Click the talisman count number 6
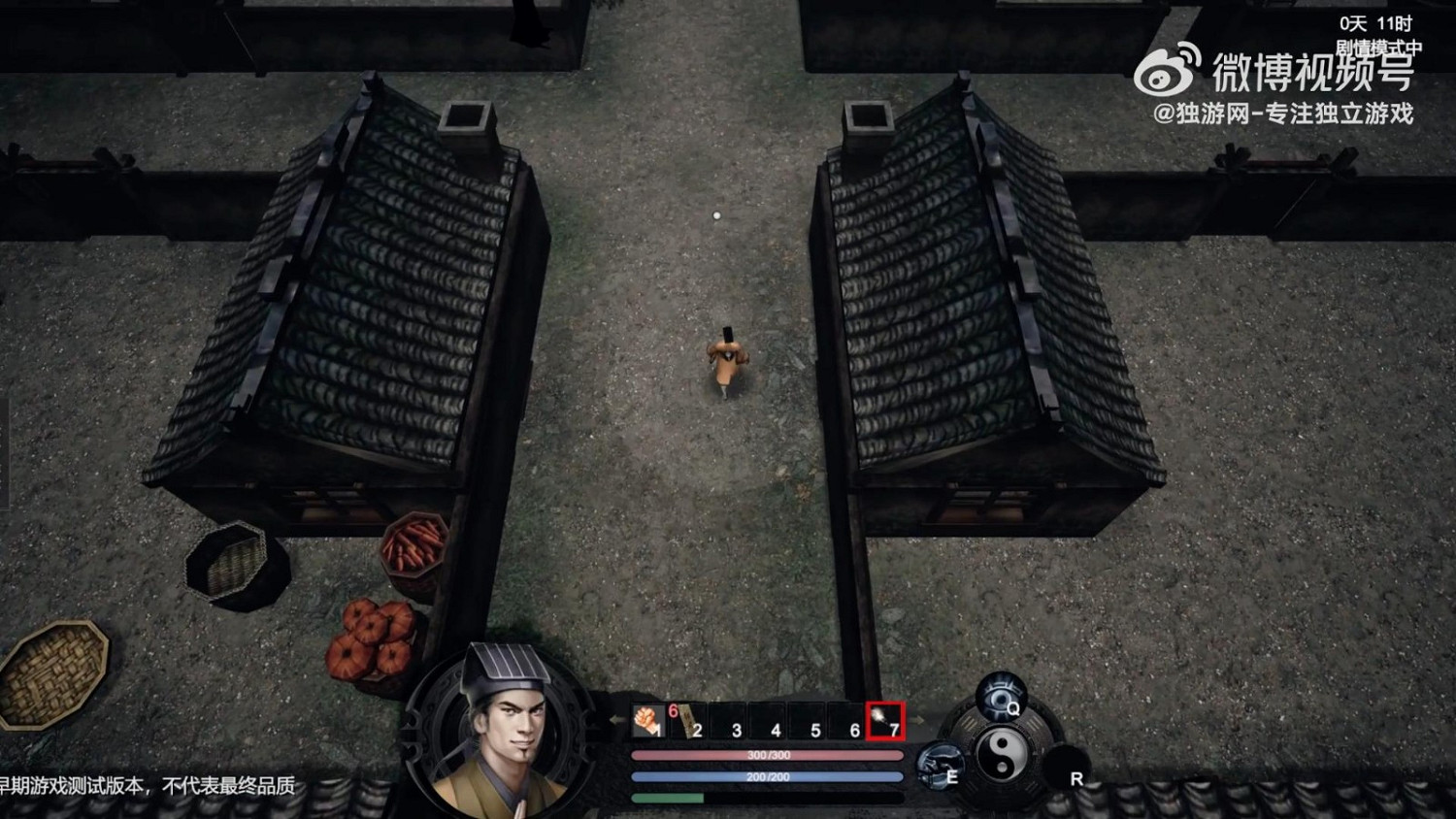Screen dimensions: 1456x819 tap(673, 709)
